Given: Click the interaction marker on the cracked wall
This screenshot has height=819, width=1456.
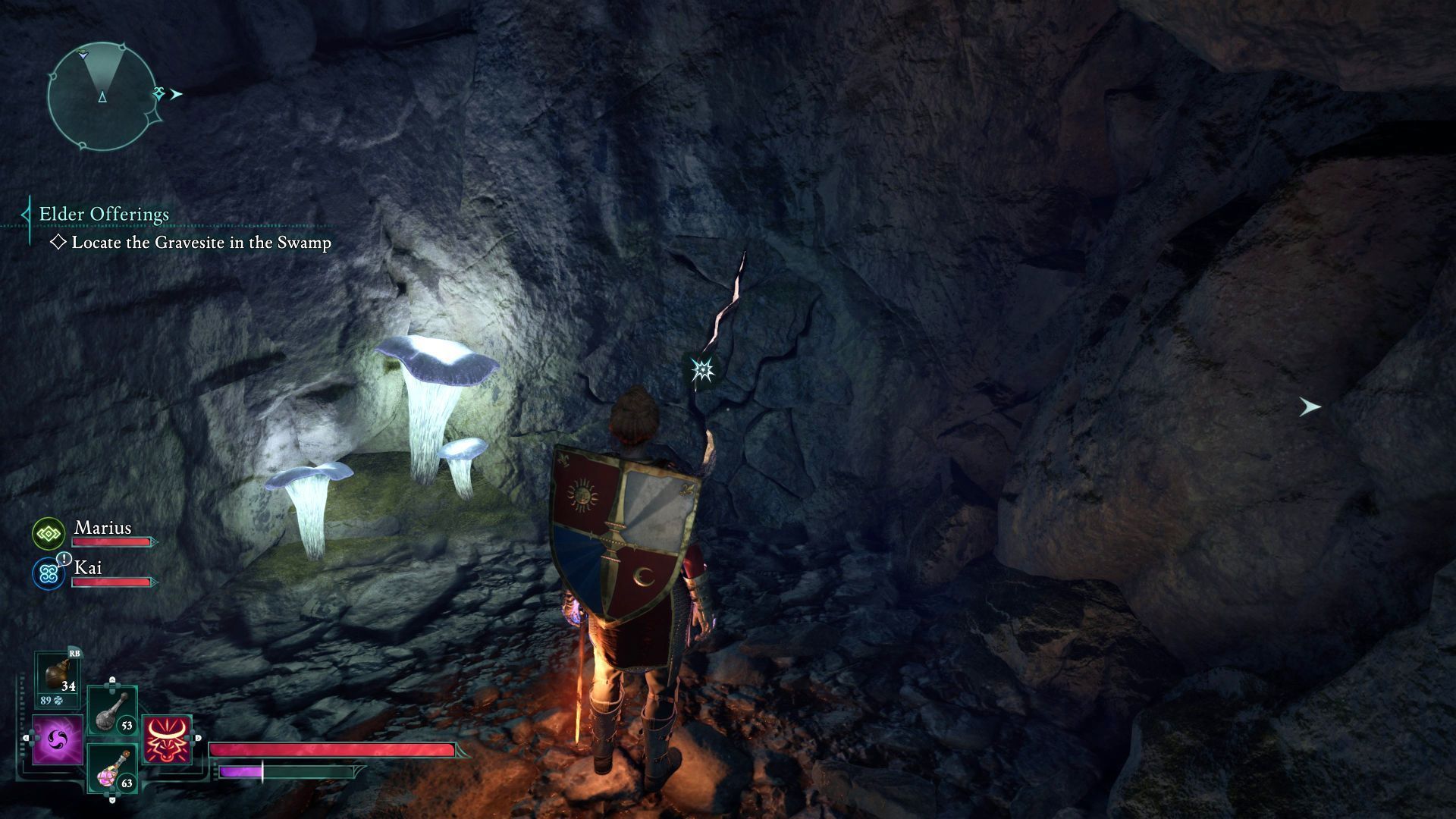Looking at the screenshot, I should pos(702,370).
